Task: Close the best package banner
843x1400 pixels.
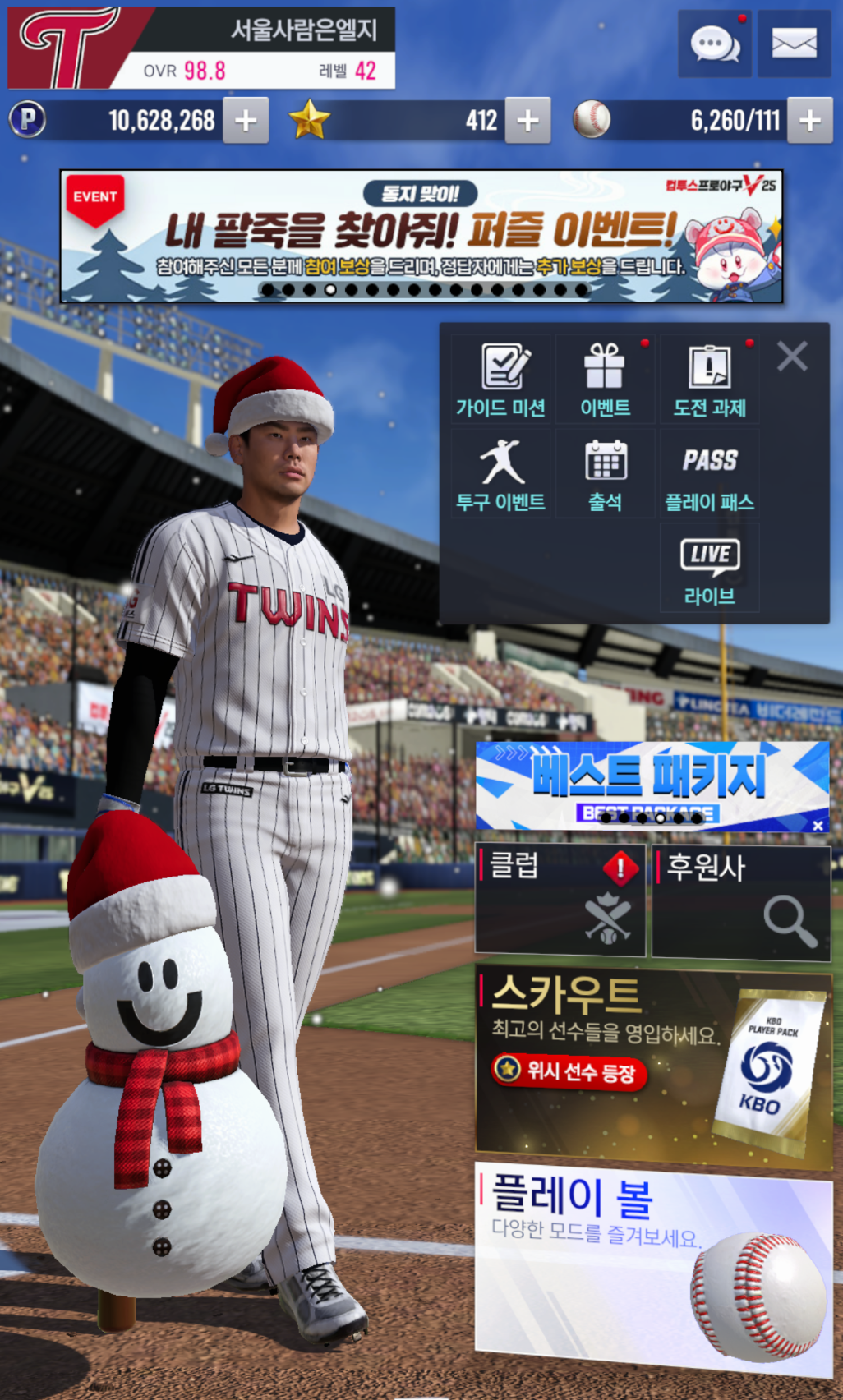Action: pyautogui.click(x=818, y=825)
